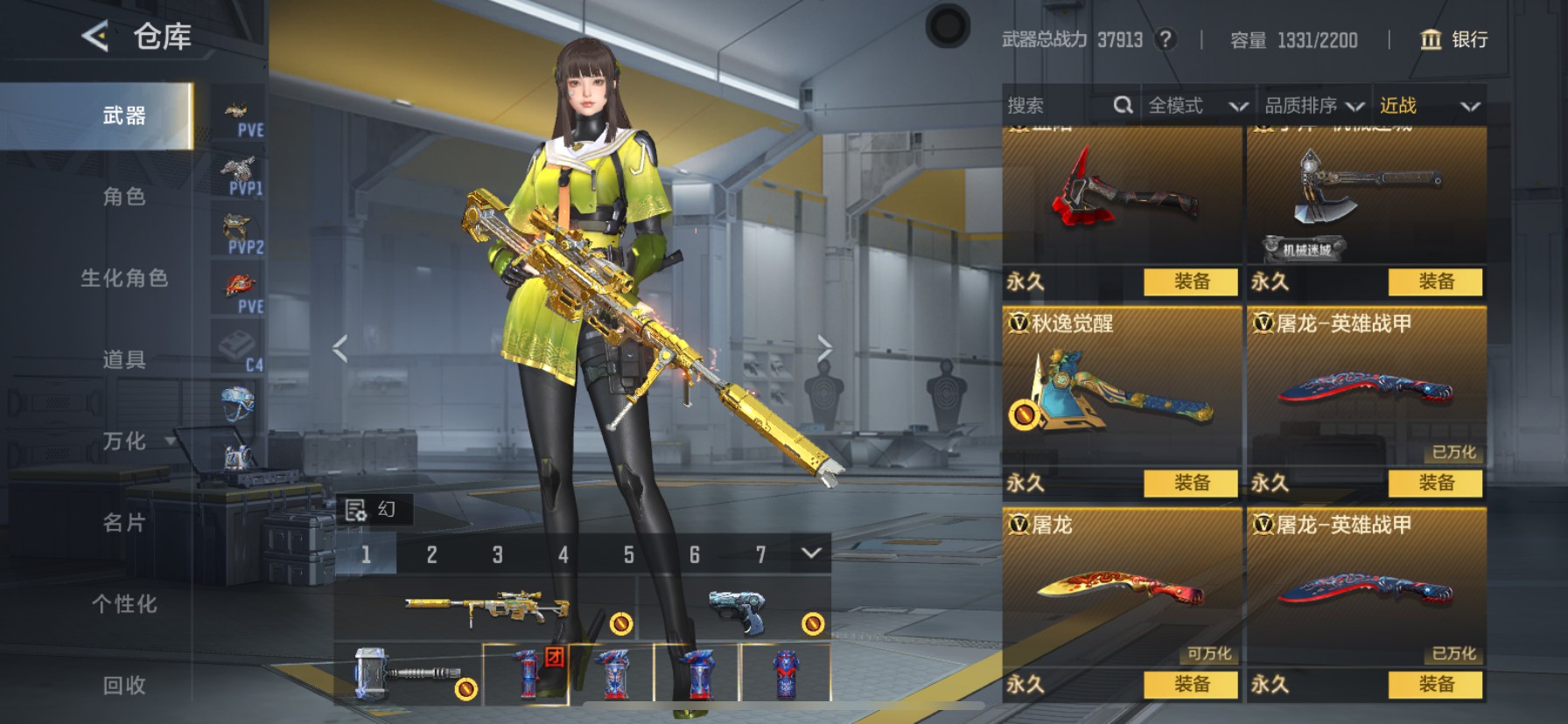Open the 生化角色 category
This screenshot has height=724, width=1568.
124,278
